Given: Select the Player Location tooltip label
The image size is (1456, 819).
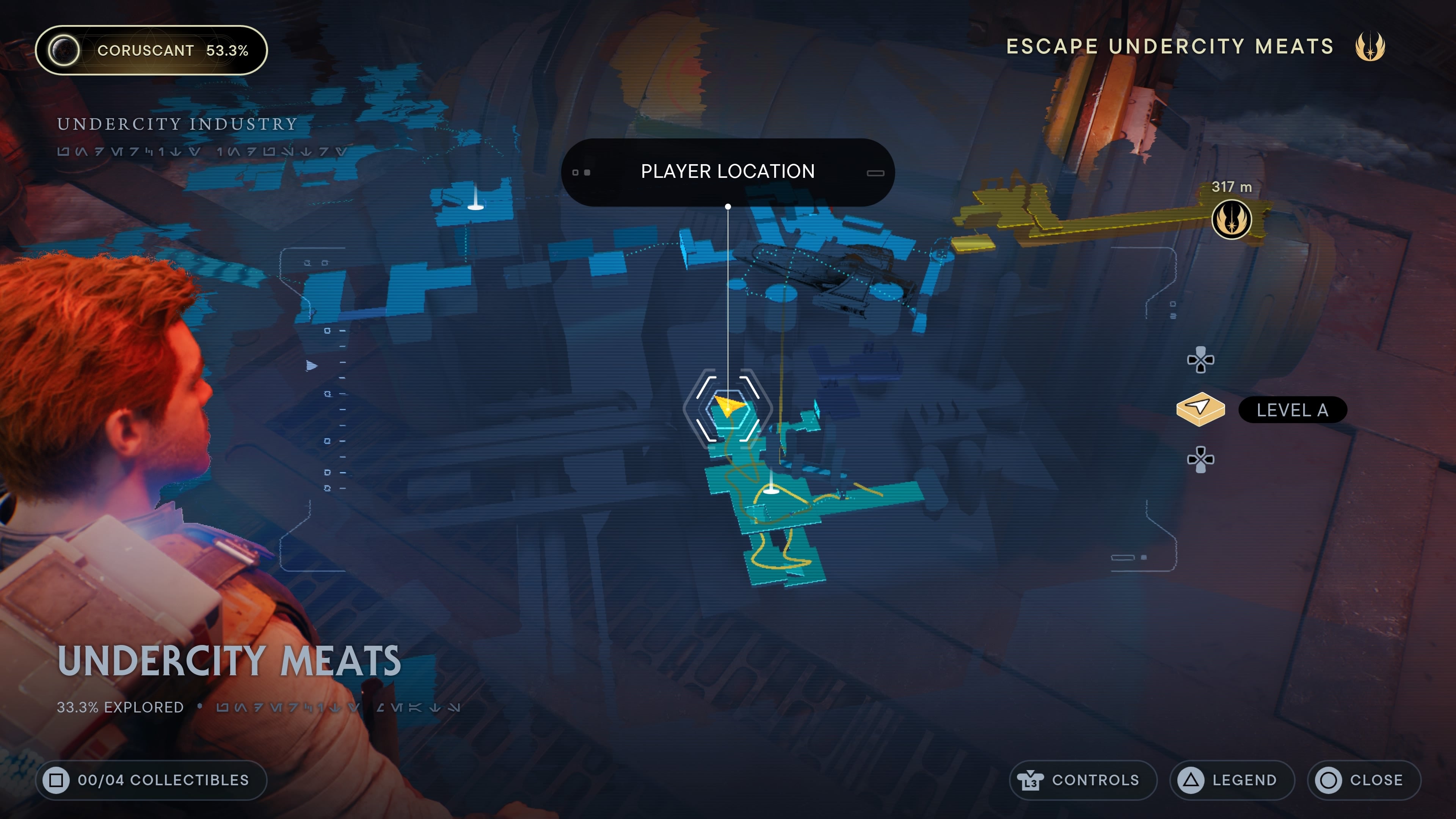Looking at the screenshot, I should (x=728, y=172).
